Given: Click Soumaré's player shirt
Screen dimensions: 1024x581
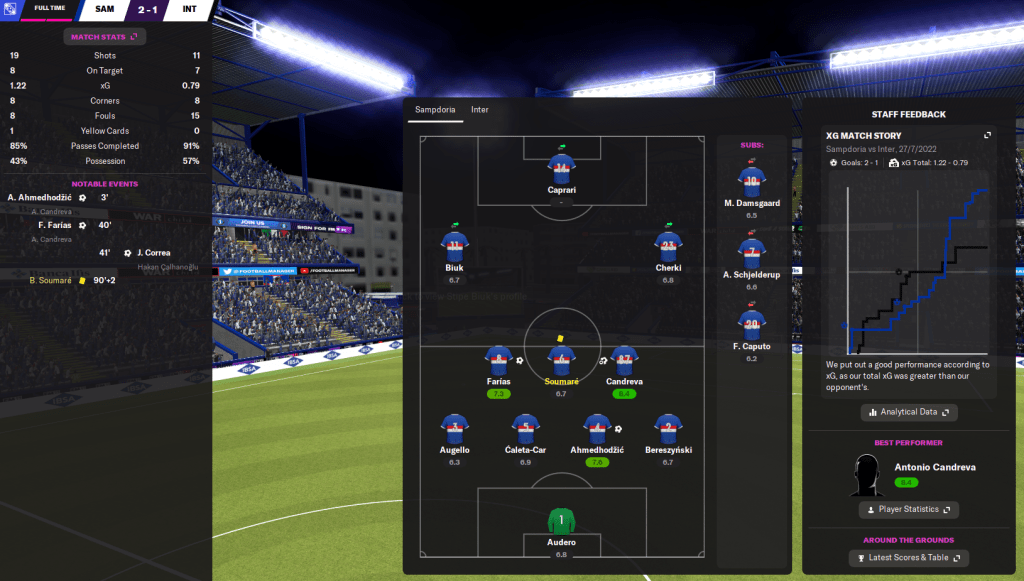Looking at the screenshot, I should [561, 361].
